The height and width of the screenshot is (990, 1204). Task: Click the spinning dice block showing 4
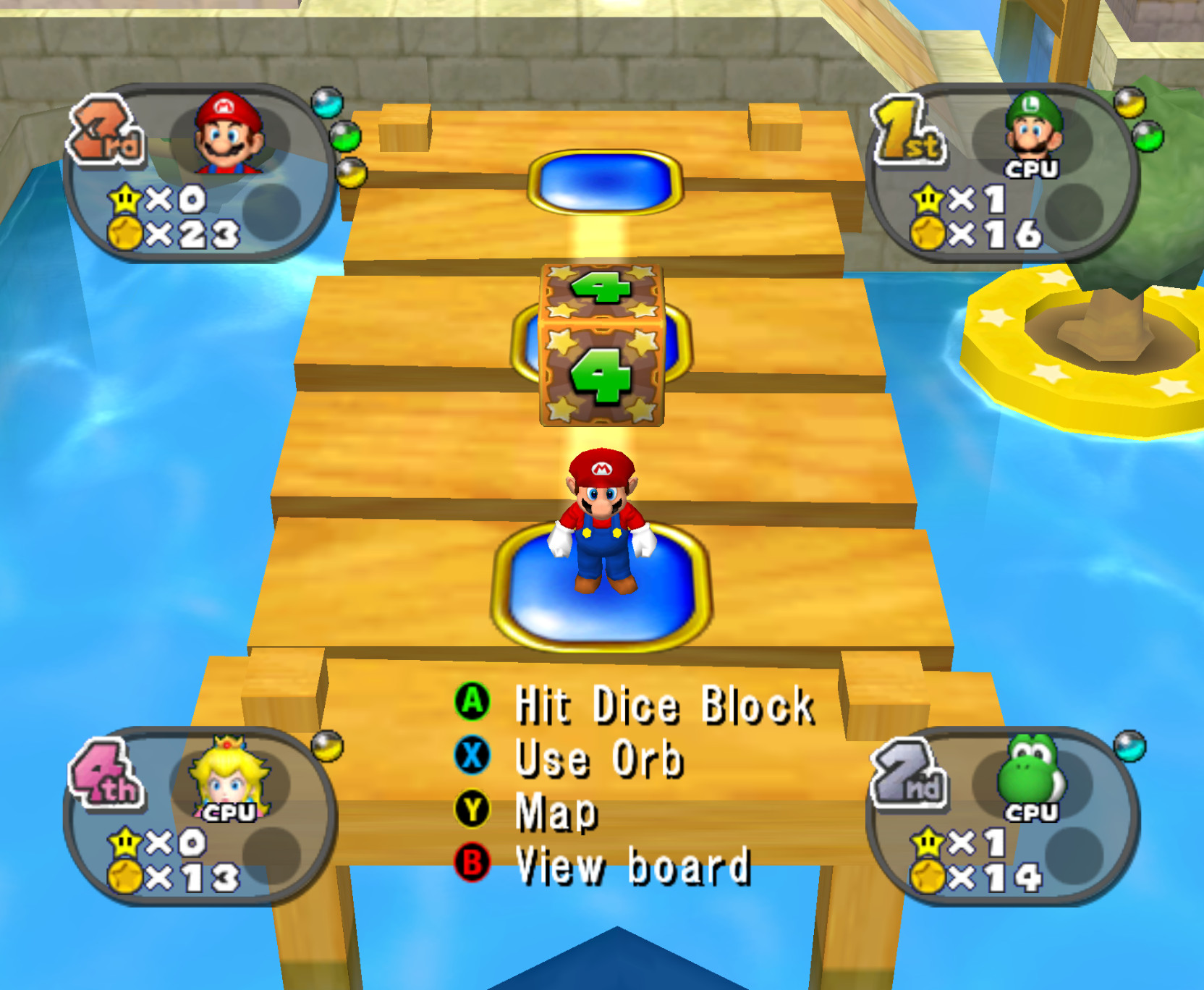click(601, 346)
